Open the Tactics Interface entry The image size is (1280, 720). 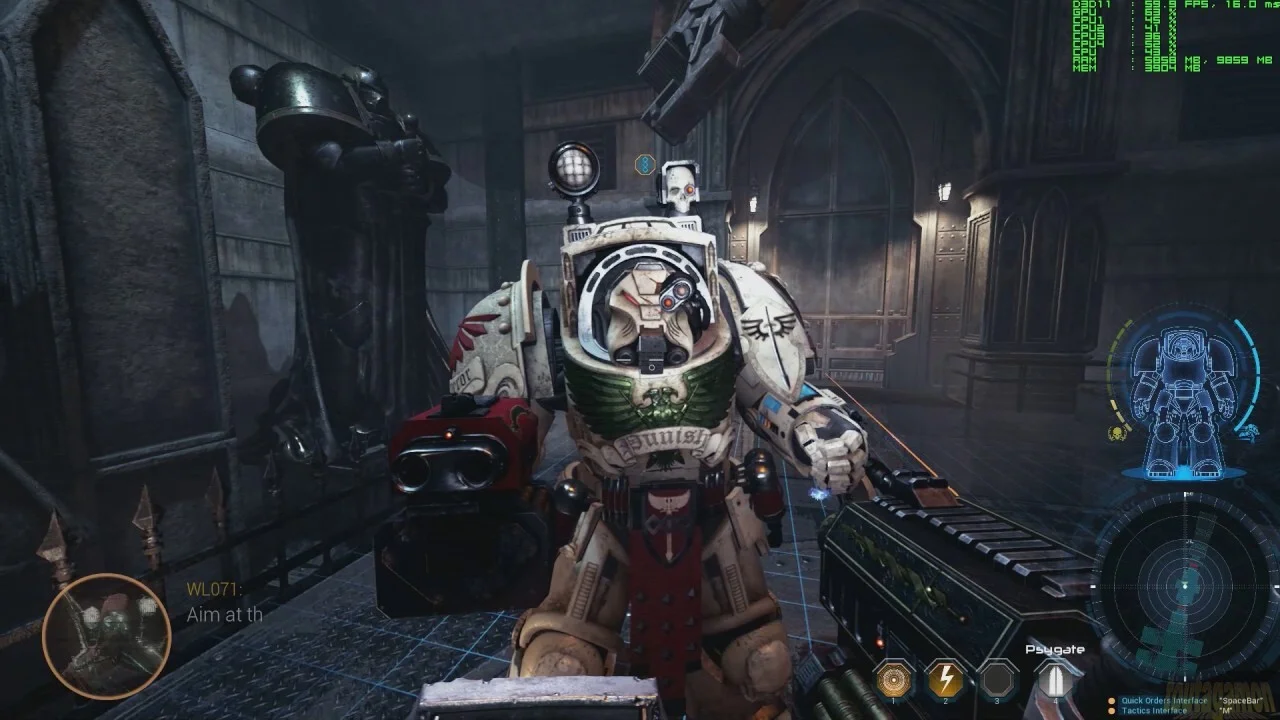(1156, 711)
